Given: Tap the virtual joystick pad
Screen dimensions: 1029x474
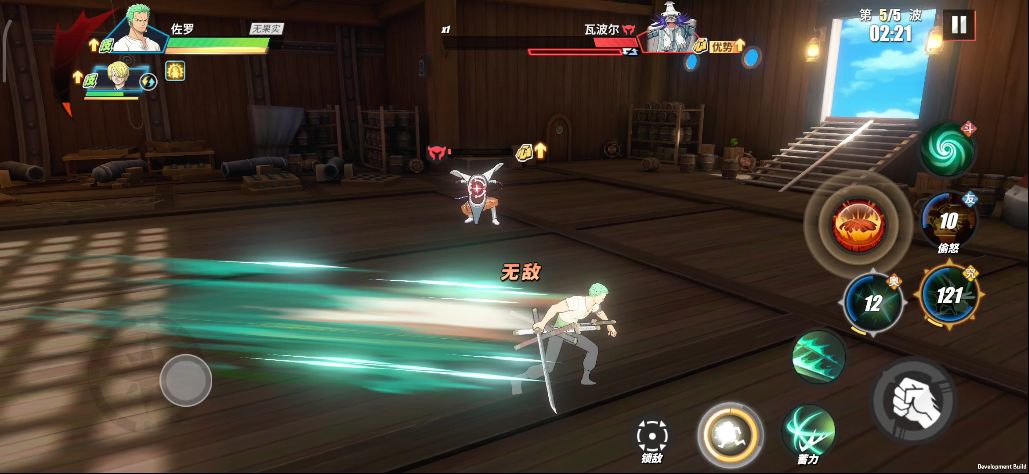Looking at the screenshot, I should (185, 380).
